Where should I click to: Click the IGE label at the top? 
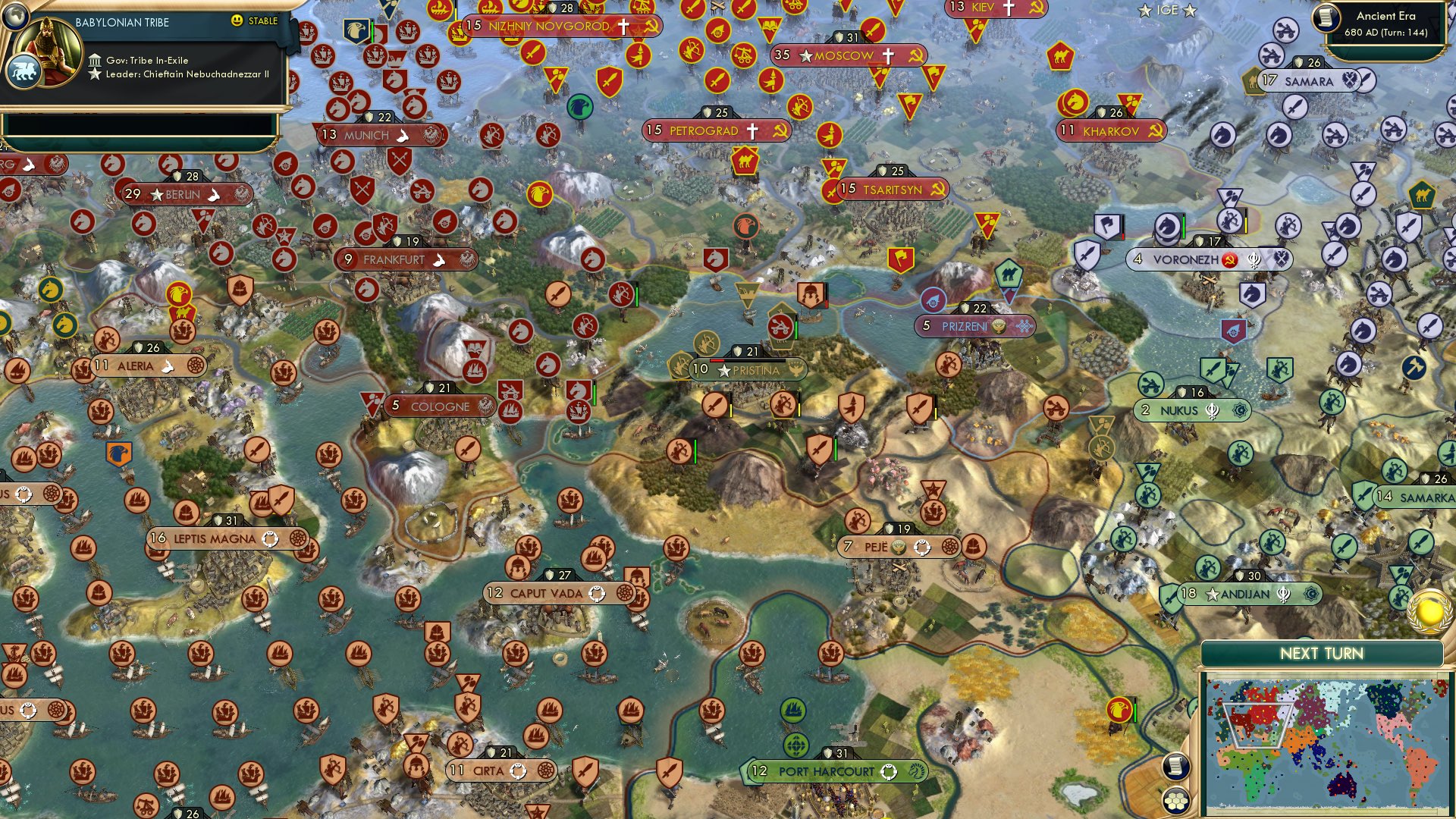tap(1168, 11)
